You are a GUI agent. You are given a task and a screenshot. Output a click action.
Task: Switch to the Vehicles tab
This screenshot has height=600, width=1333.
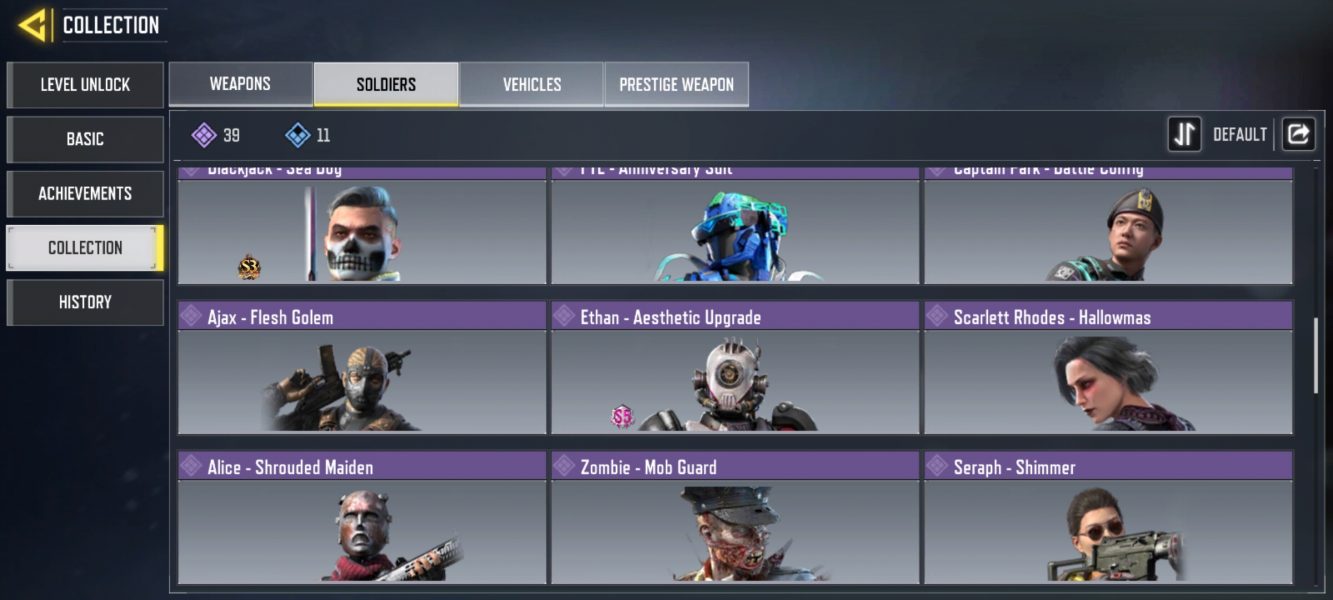click(531, 84)
